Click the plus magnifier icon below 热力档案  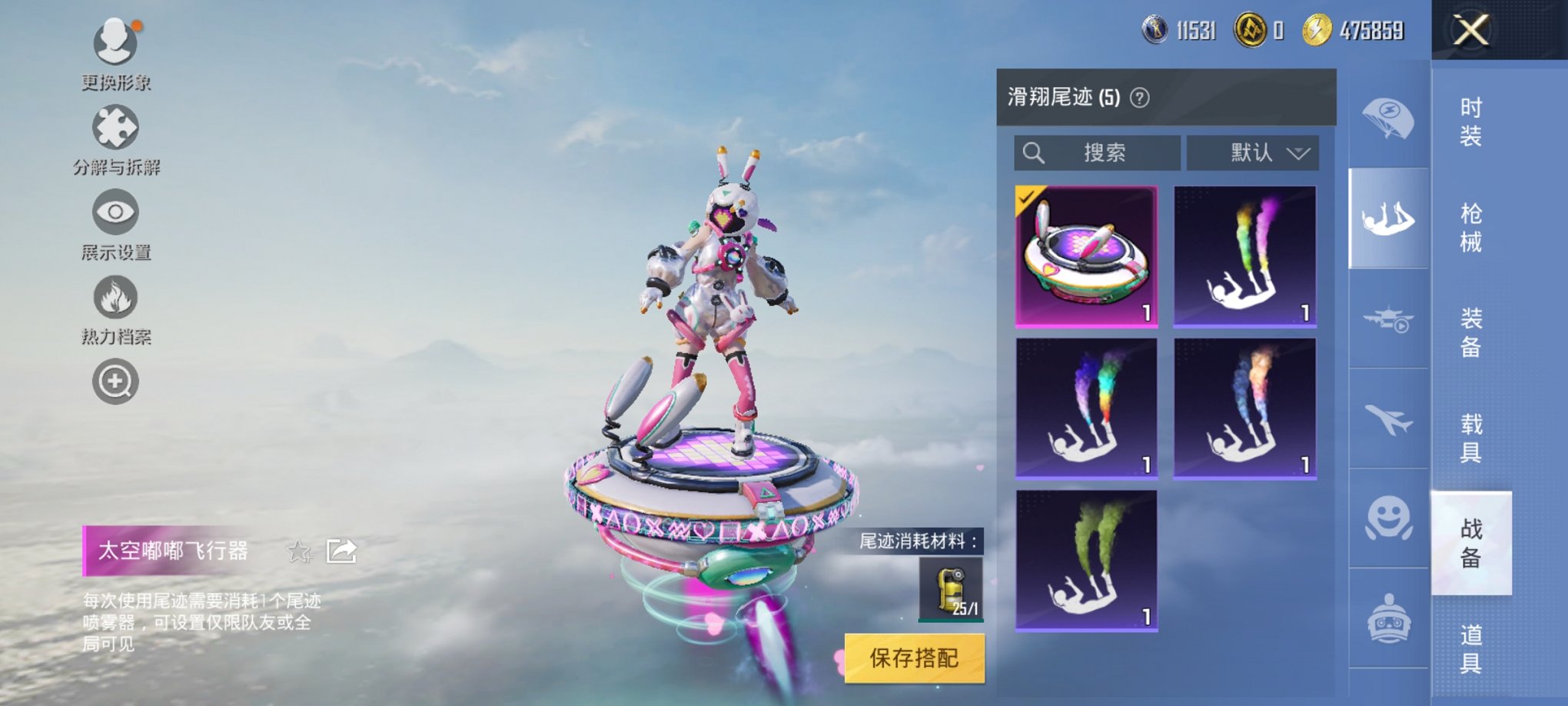[x=114, y=381]
